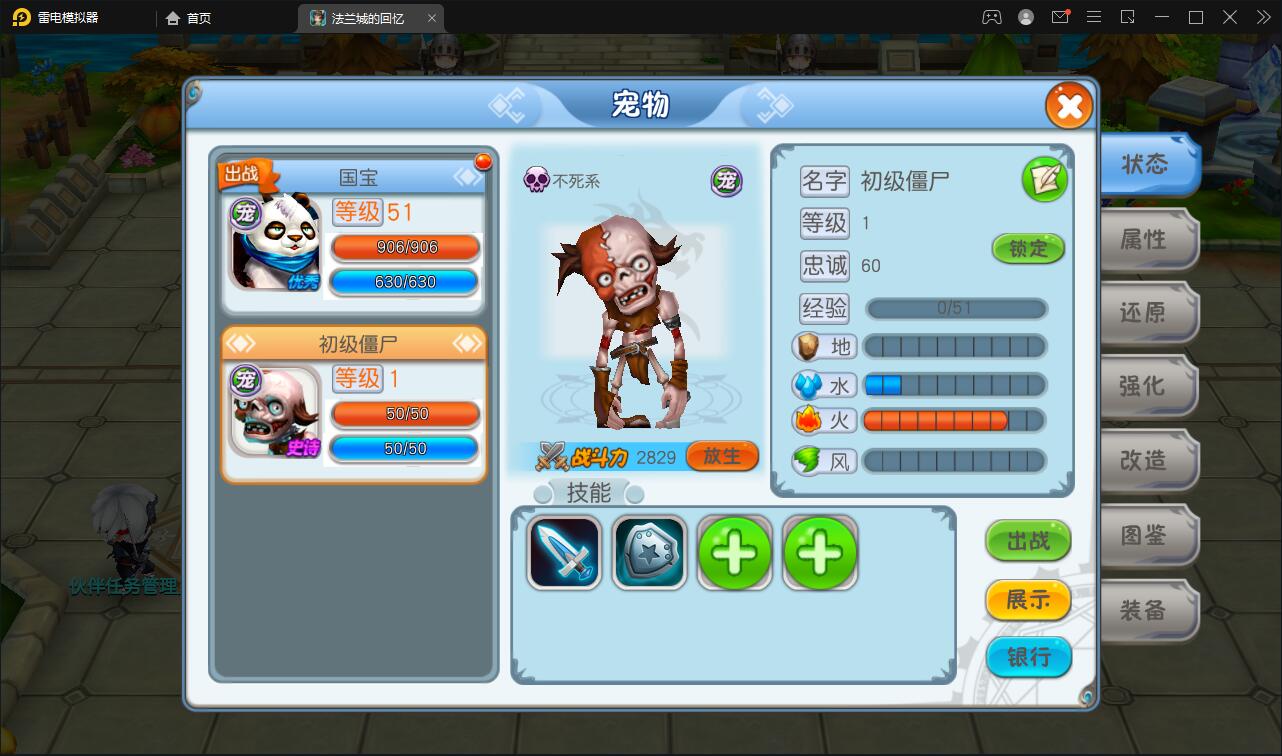Click the 水 water element icon
This screenshot has width=1282, height=756.
point(823,384)
